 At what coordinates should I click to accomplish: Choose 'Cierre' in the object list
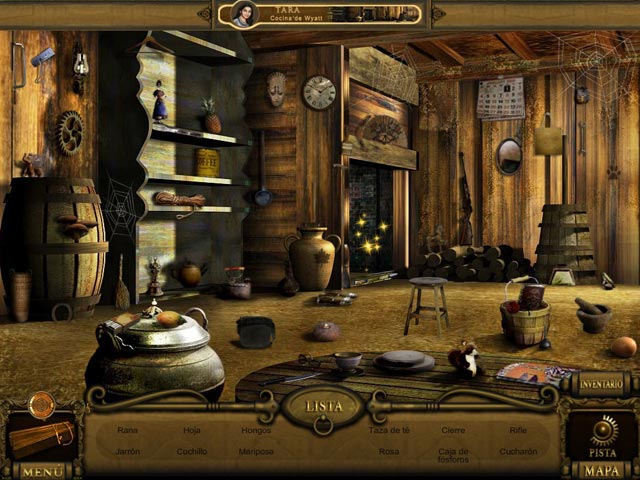coord(454,430)
